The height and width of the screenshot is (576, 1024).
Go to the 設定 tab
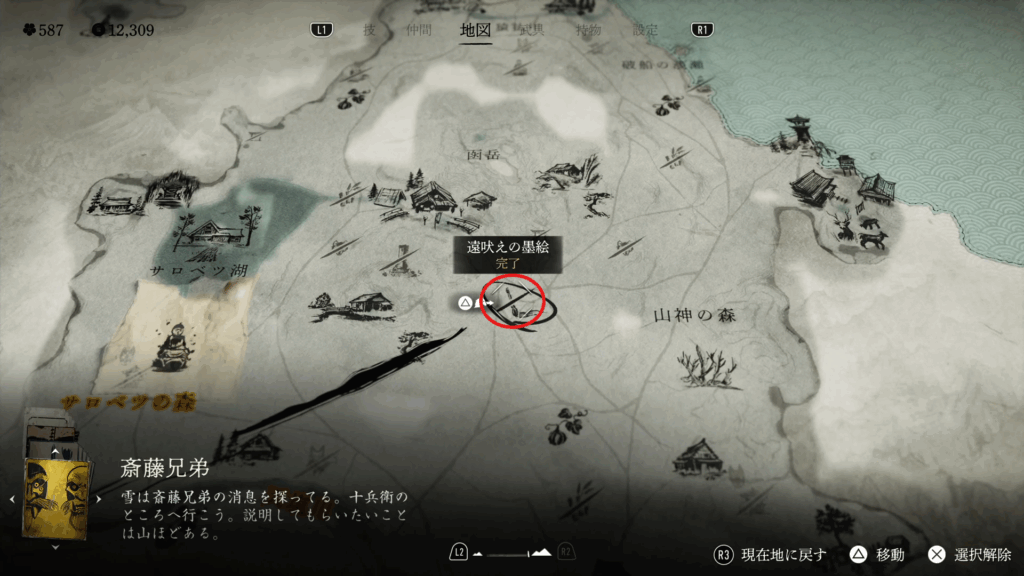(646, 30)
